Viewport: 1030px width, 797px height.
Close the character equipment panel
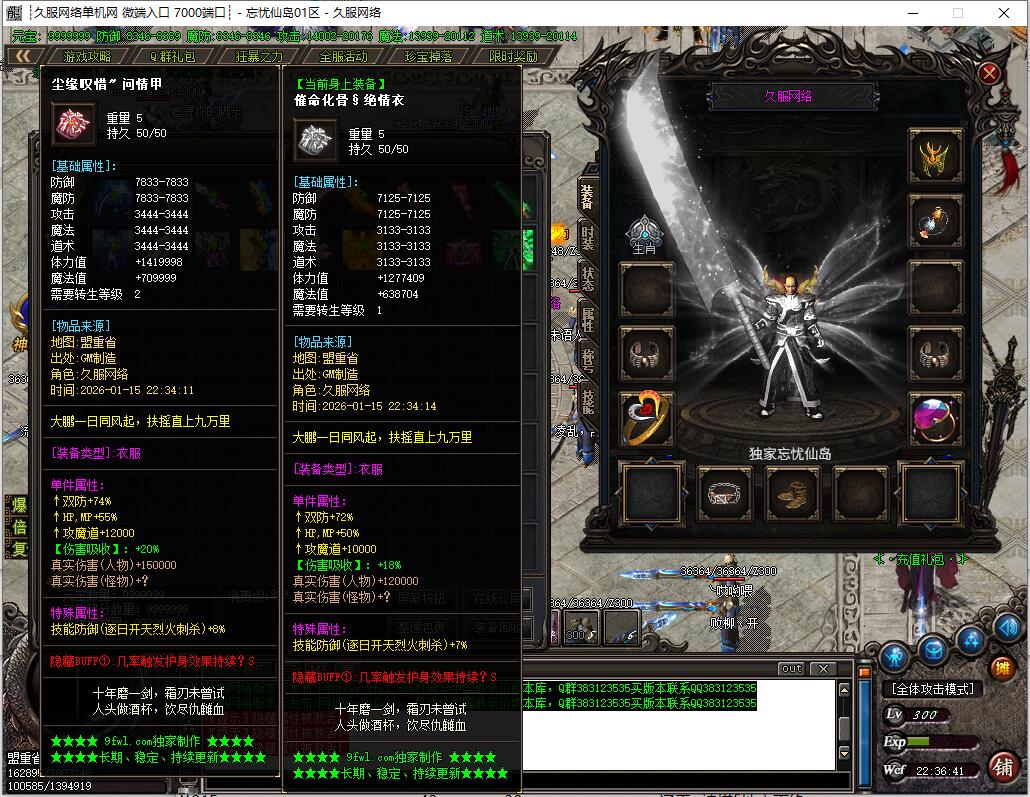(989, 73)
